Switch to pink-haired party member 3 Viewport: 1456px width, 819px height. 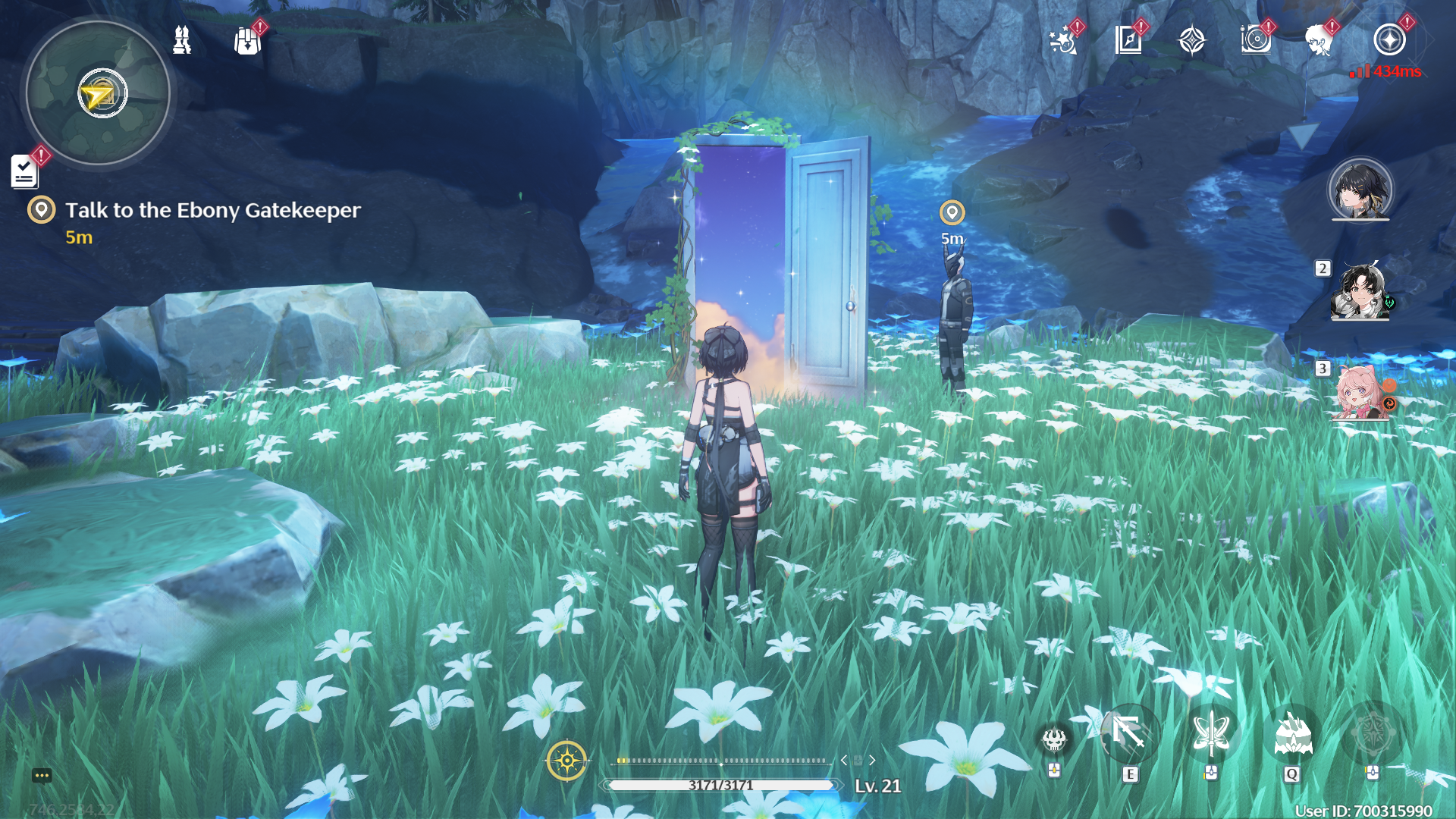pyautogui.click(x=1360, y=392)
